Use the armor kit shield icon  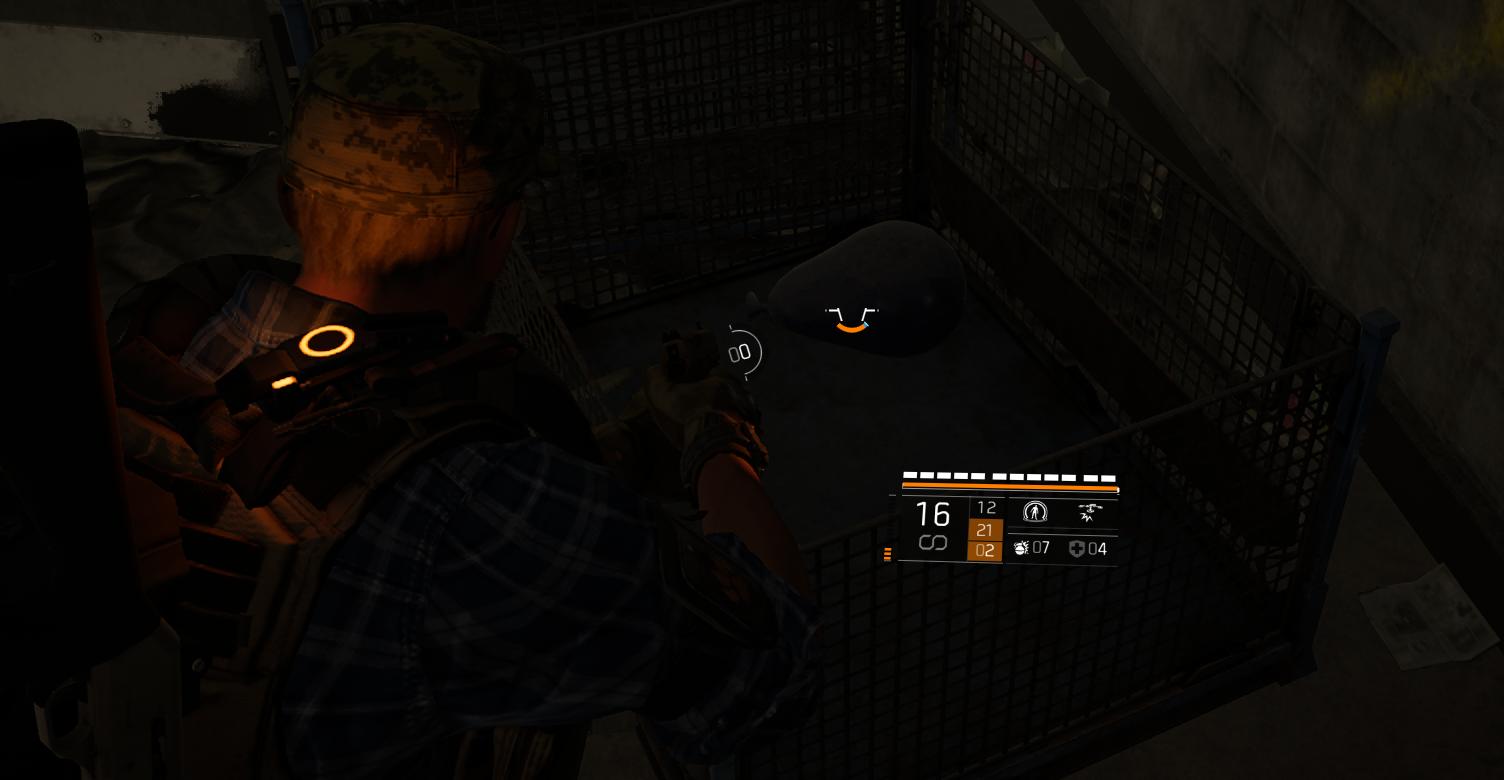(1076, 548)
